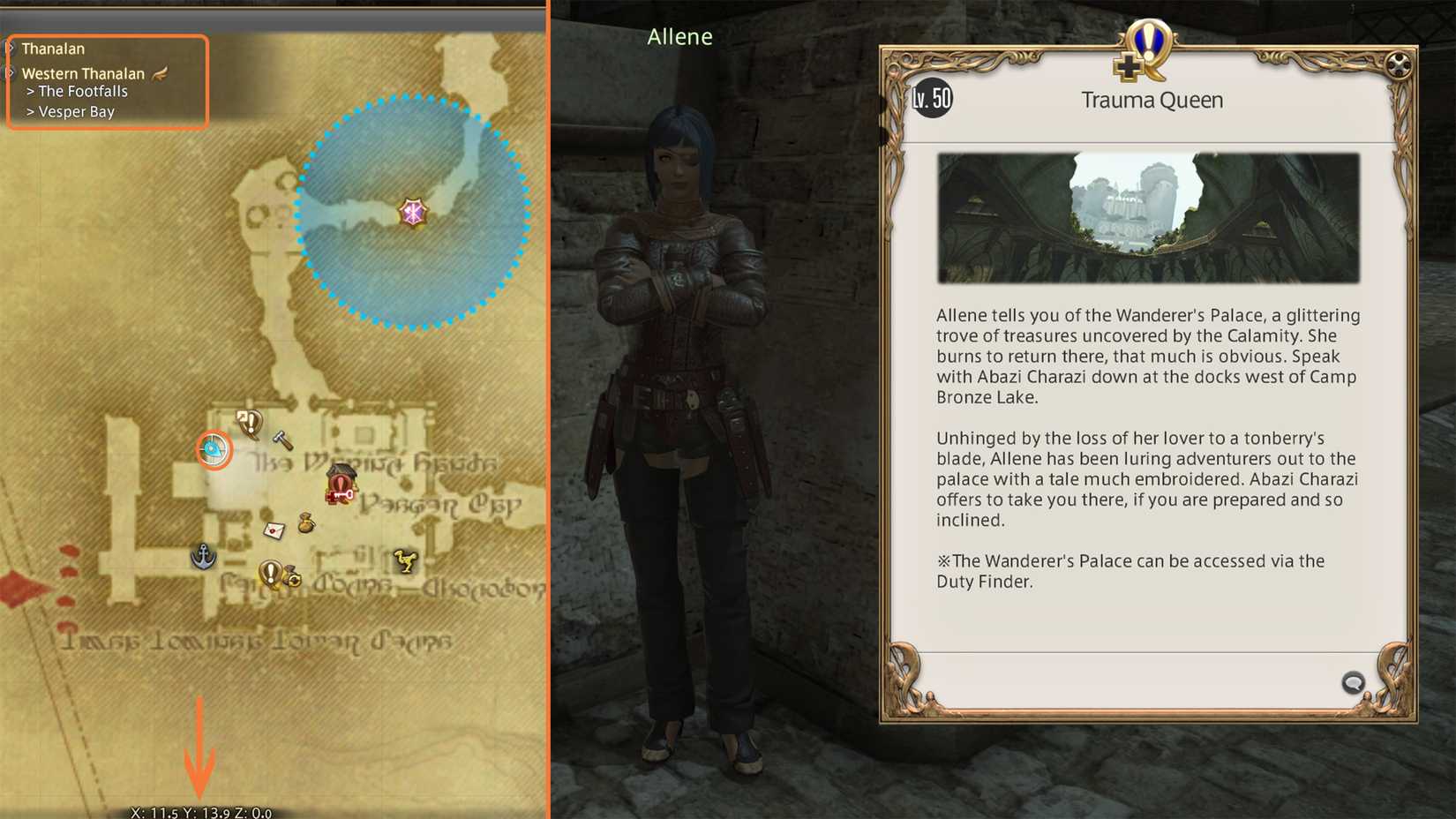The height and width of the screenshot is (819, 1456).
Task: Select the coin purse vendor icon
Action: point(304,522)
